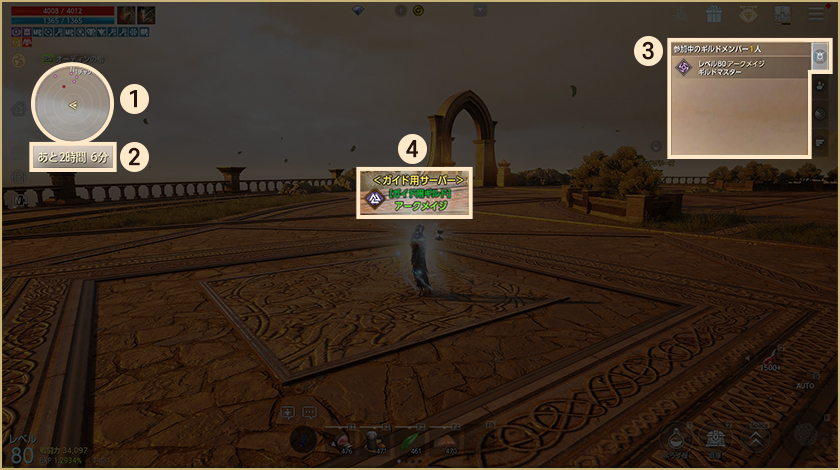Open the diamond shop icon
Image resolution: width=840 pixels, height=470 pixels.
point(748,14)
